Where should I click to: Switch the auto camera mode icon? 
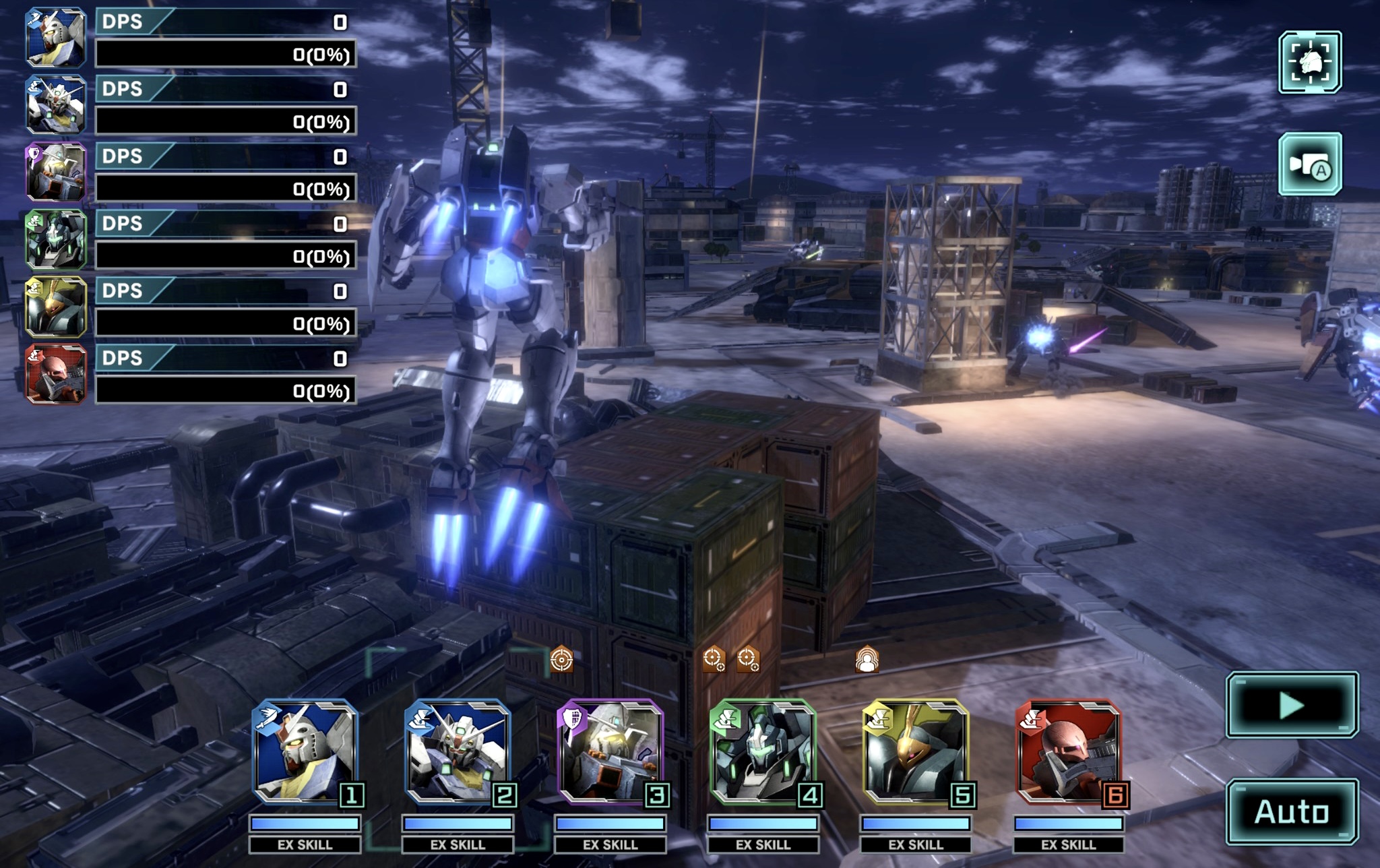(x=1309, y=164)
